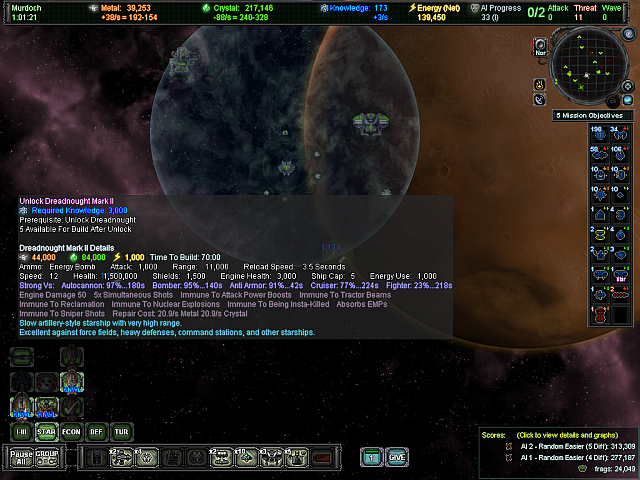Switch to the FCON build tab
The height and width of the screenshot is (480, 640).
coord(71,431)
